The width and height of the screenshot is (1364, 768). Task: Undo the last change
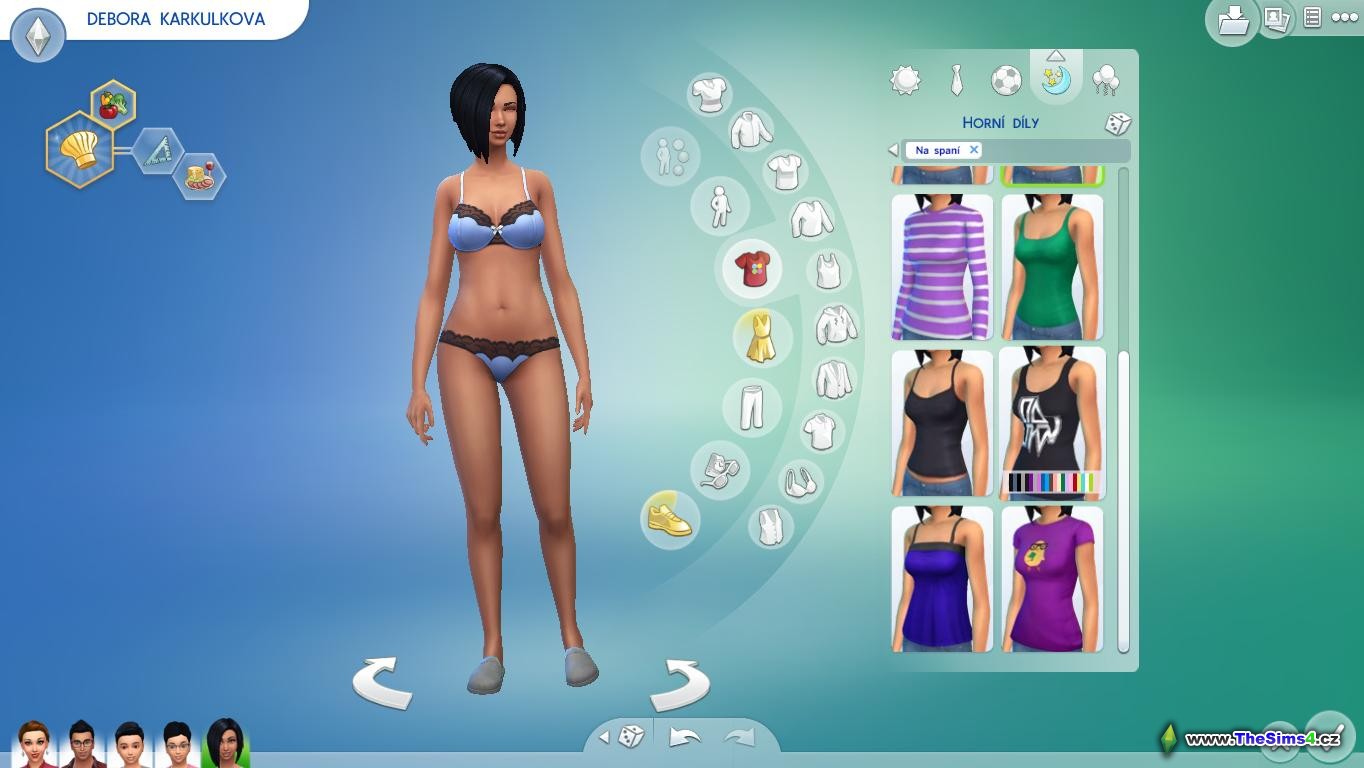pos(684,738)
